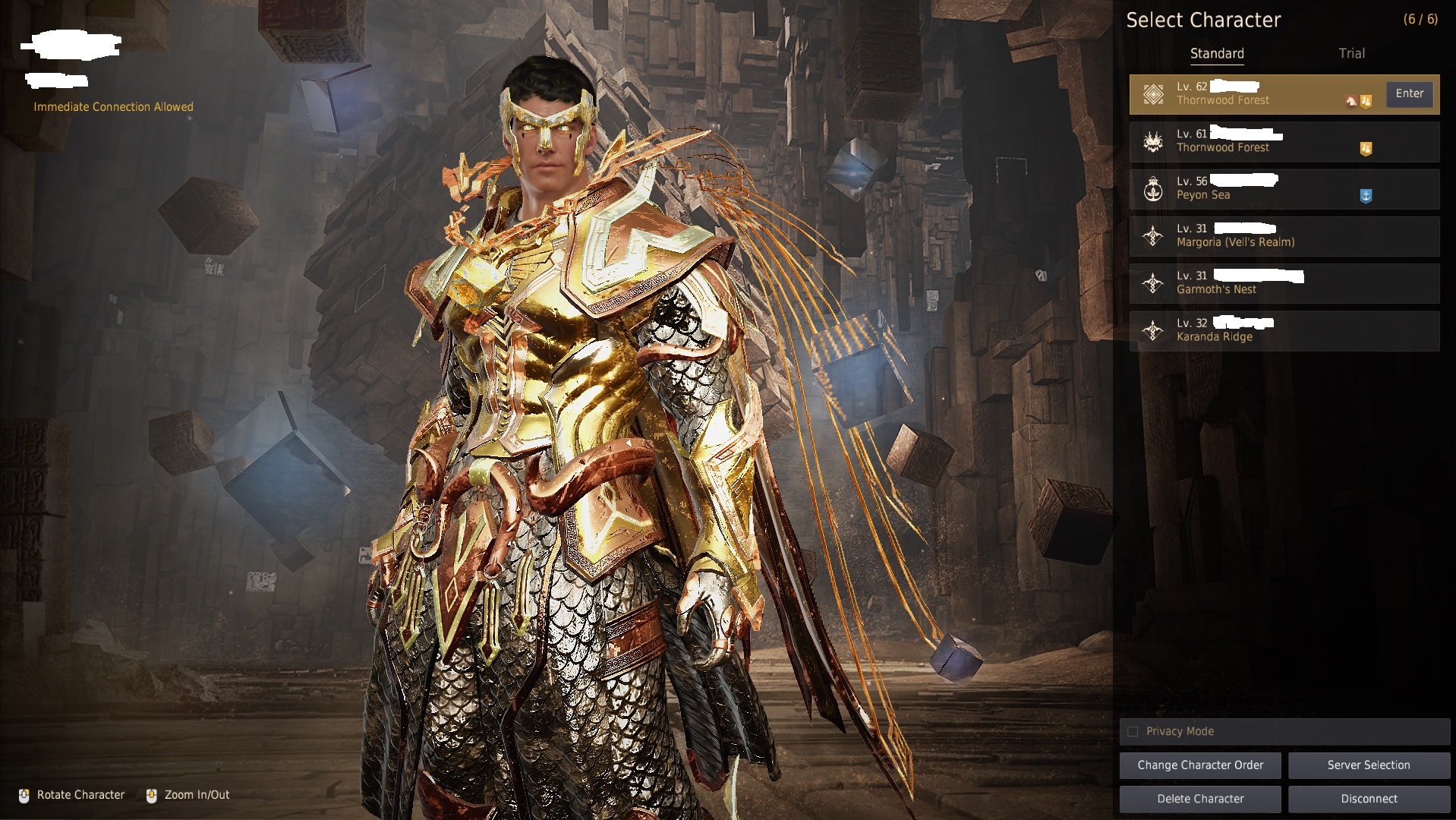Screen dimensions: 1456x820
Task: Switch to the Trial tab
Action: tap(1351, 53)
